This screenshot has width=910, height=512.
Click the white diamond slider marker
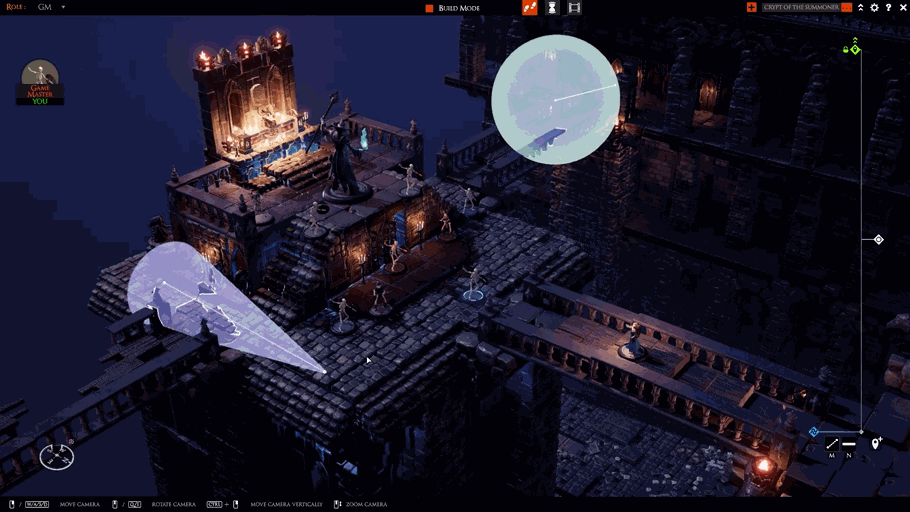pyautogui.click(x=878, y=240)
